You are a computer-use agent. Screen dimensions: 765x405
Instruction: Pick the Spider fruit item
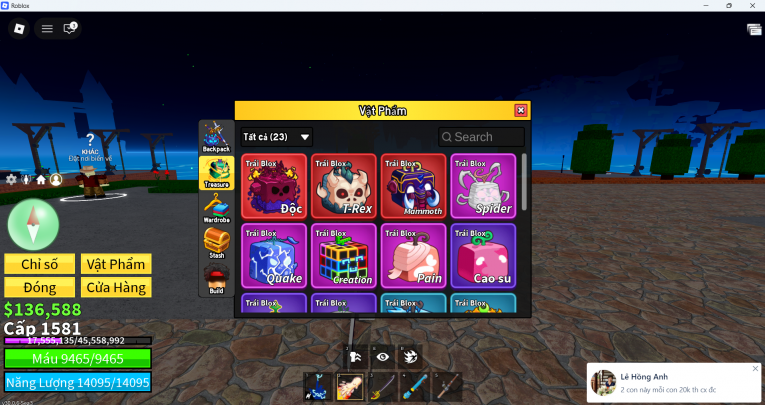(483, 185)
